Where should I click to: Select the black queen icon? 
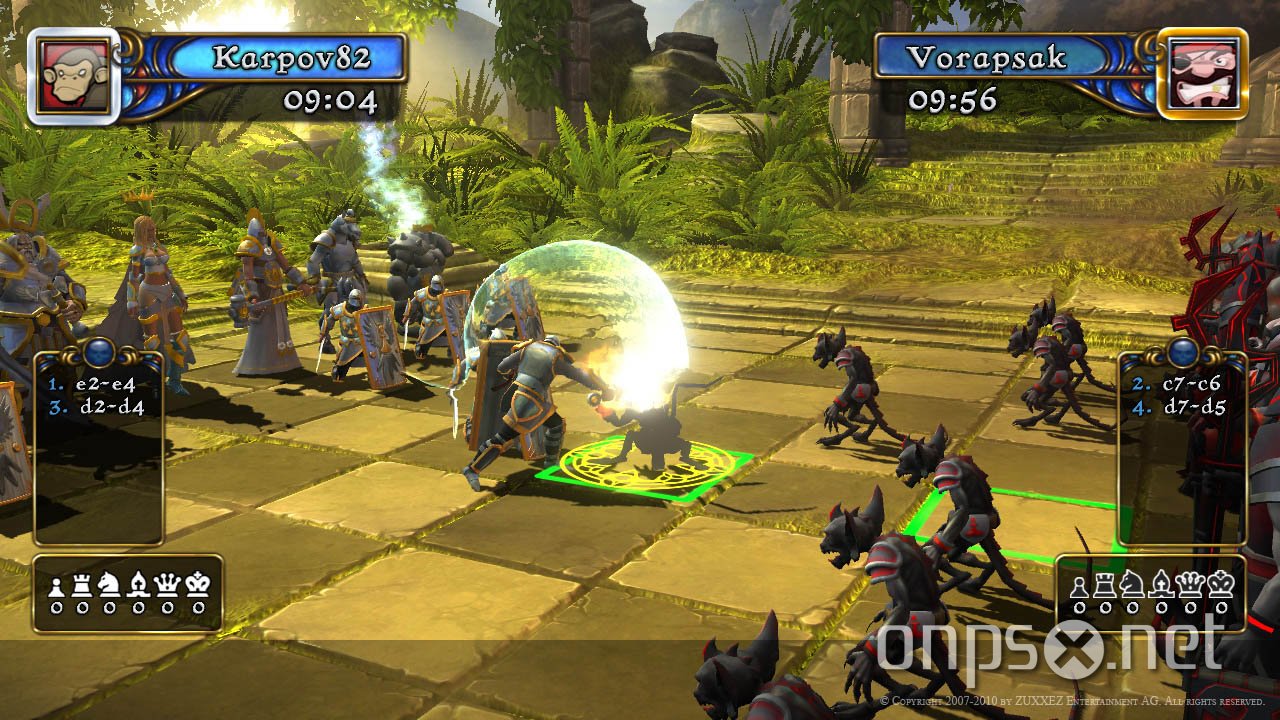(1190, 585)
